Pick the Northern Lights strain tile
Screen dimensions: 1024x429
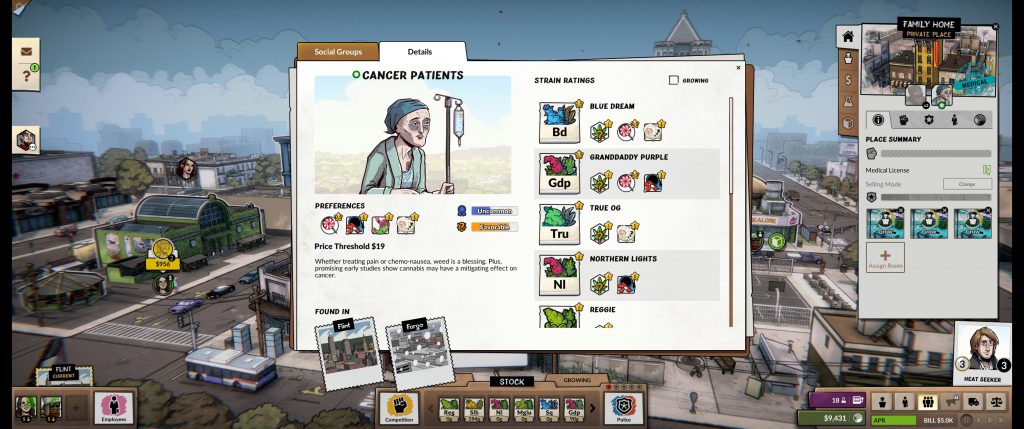559,275
